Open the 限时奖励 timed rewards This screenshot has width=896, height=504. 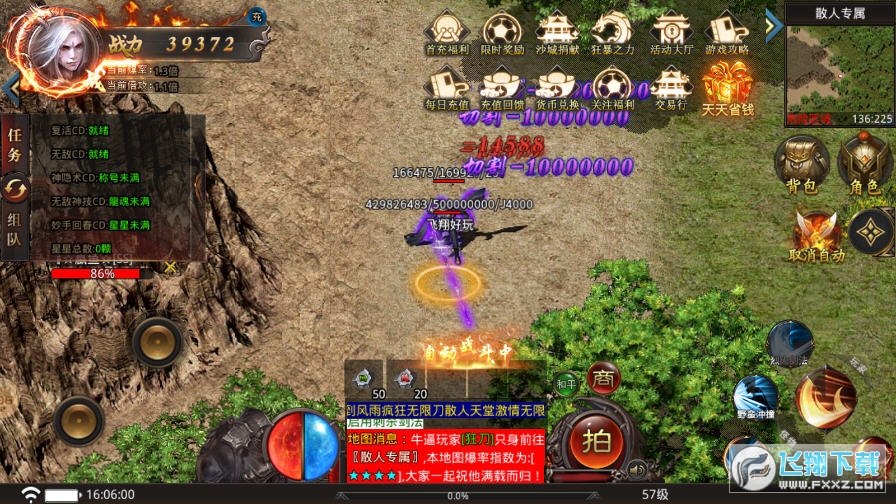coord(501,33)
